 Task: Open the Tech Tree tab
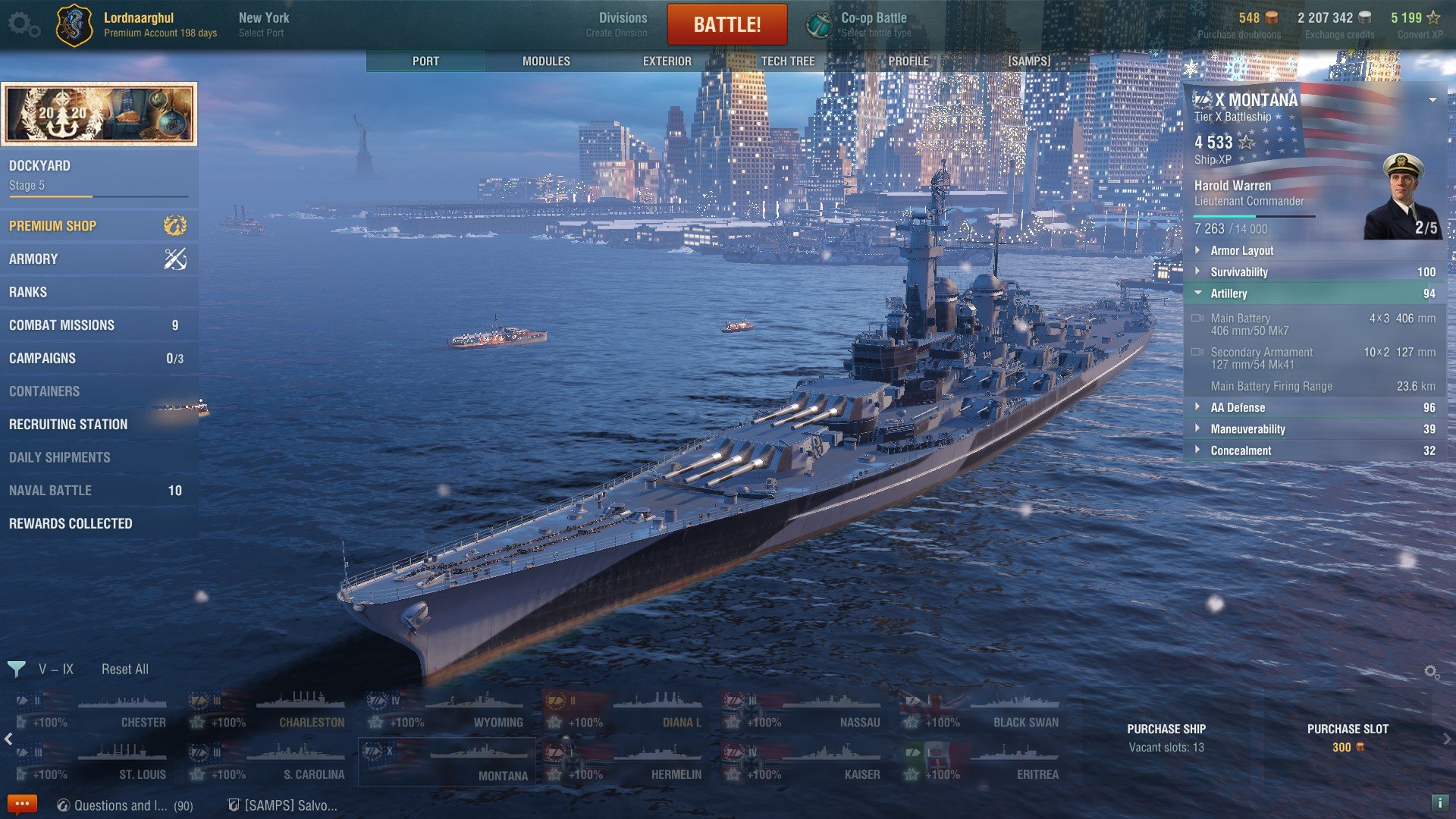click(787, 61)
